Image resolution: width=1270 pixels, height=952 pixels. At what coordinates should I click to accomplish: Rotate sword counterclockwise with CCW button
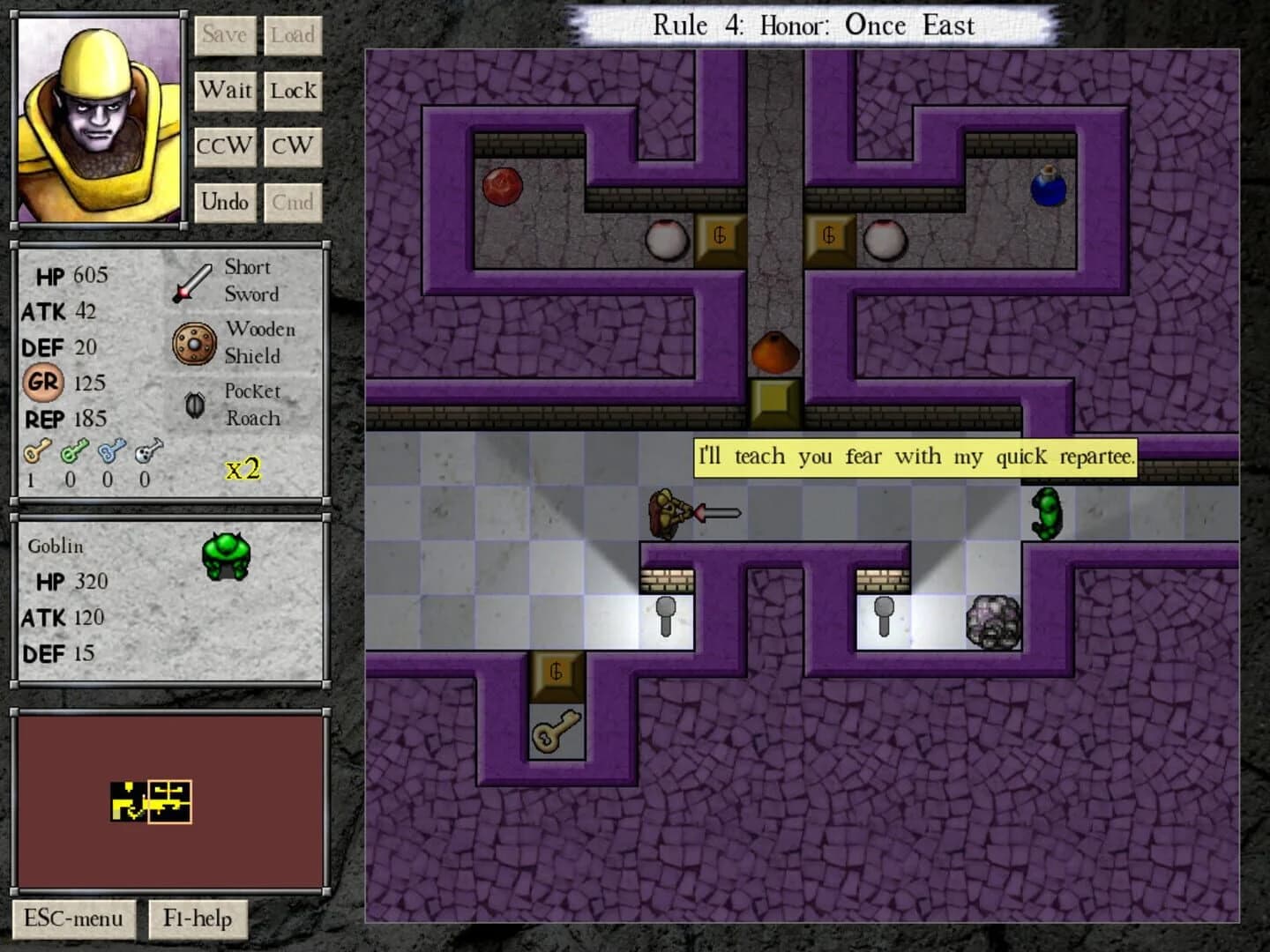point(225,145)
